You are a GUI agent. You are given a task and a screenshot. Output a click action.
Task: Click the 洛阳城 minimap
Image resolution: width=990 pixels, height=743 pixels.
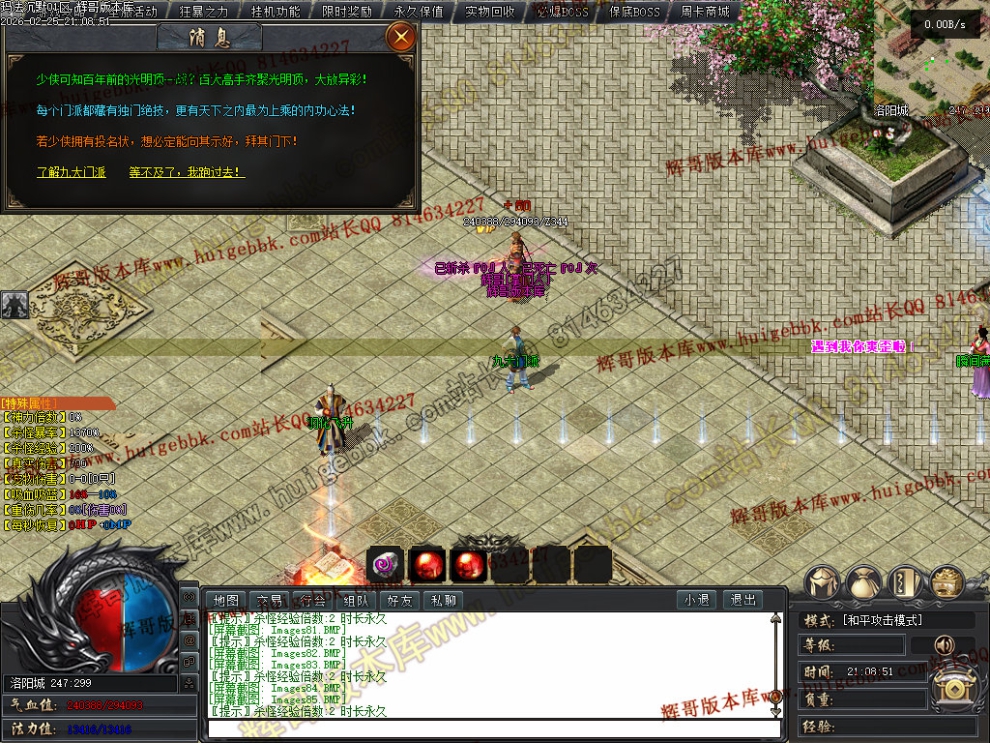tap(932, 60)
